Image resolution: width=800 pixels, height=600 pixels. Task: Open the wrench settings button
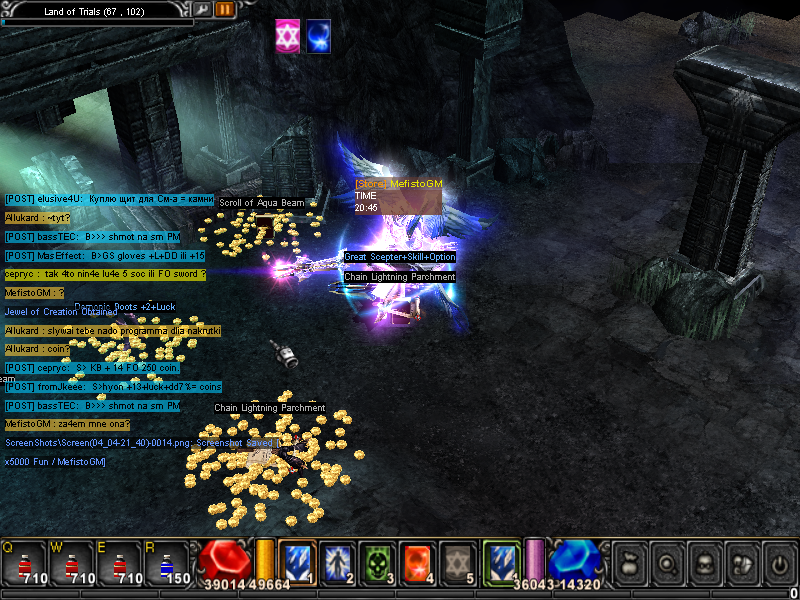[x=202, y=9]
